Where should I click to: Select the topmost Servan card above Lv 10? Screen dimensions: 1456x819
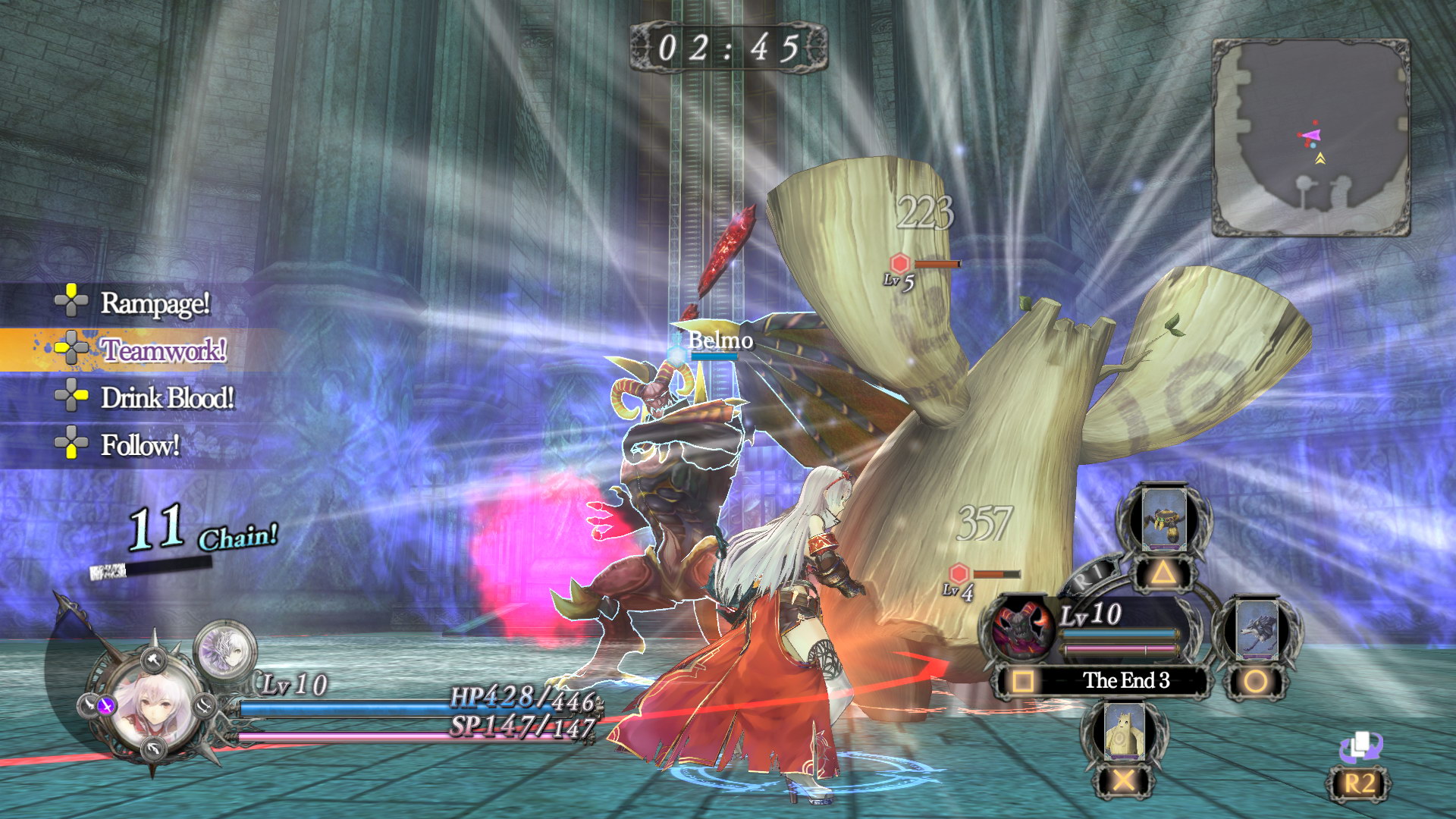pos(1163,518)
